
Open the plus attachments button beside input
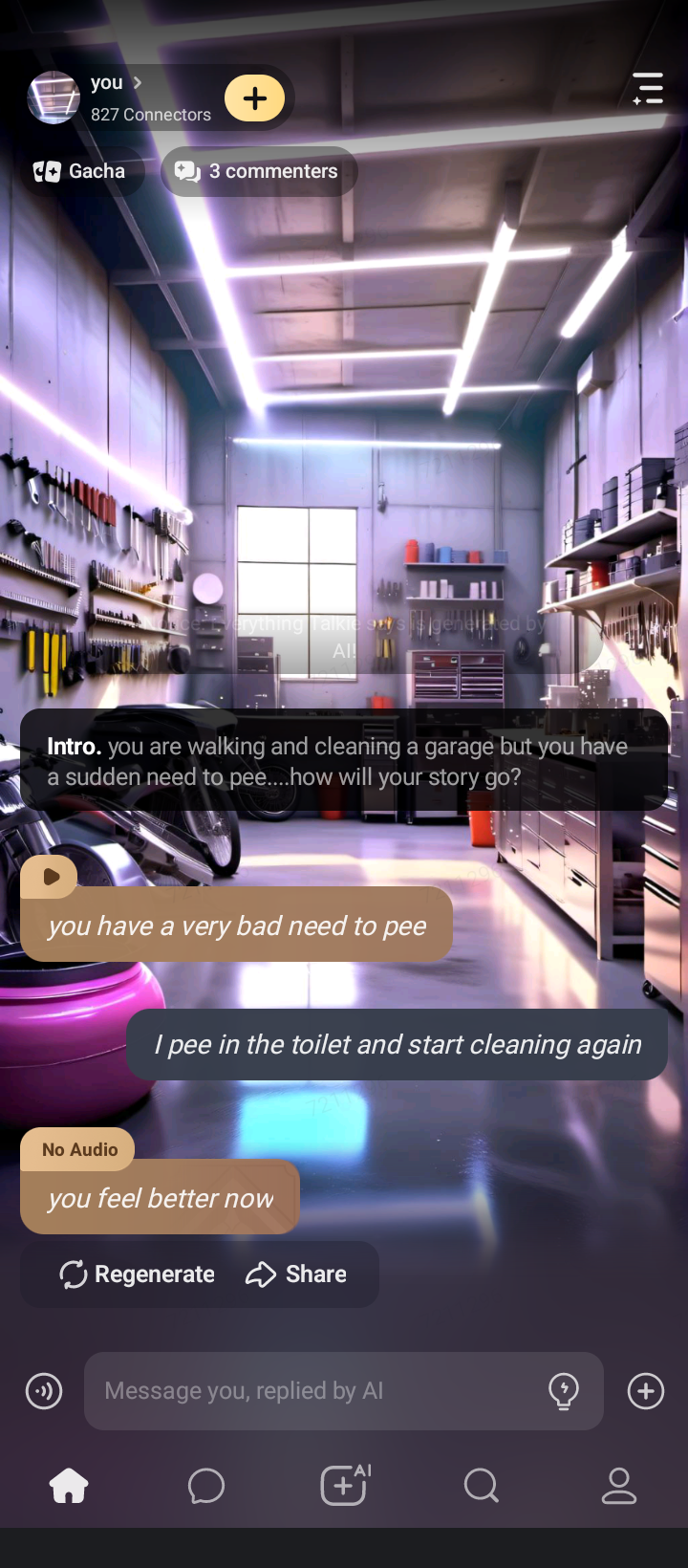646,1391
